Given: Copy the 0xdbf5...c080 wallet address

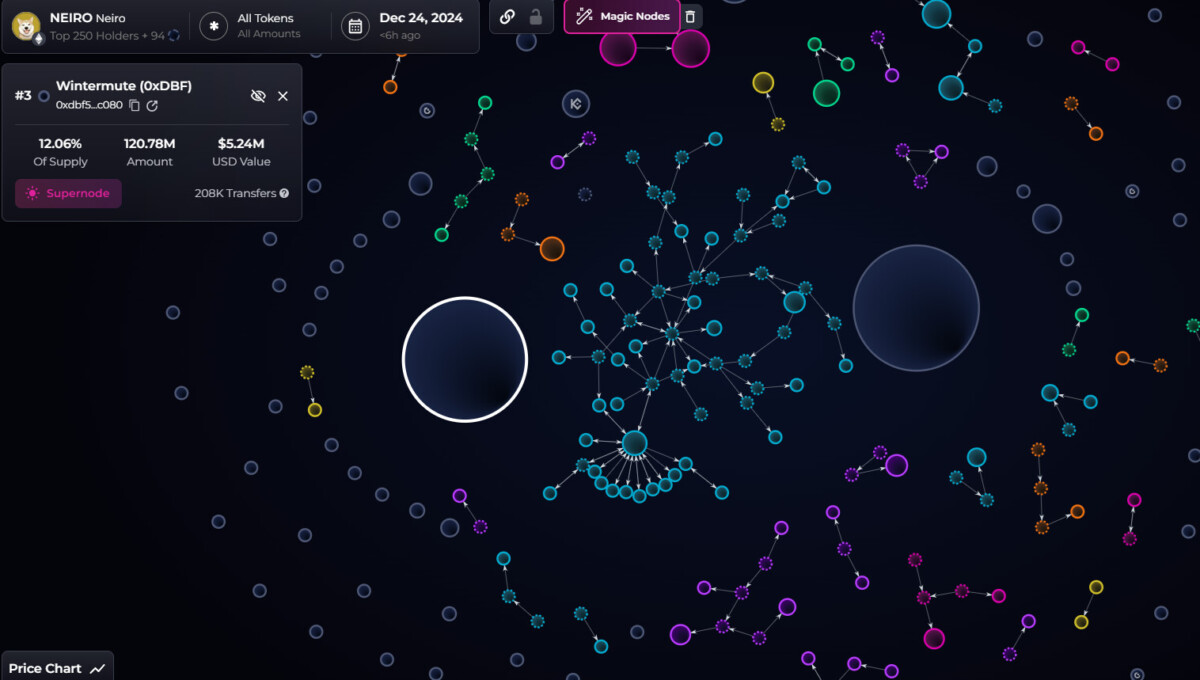Looking at the screenshot, I should tap(135, 105).
